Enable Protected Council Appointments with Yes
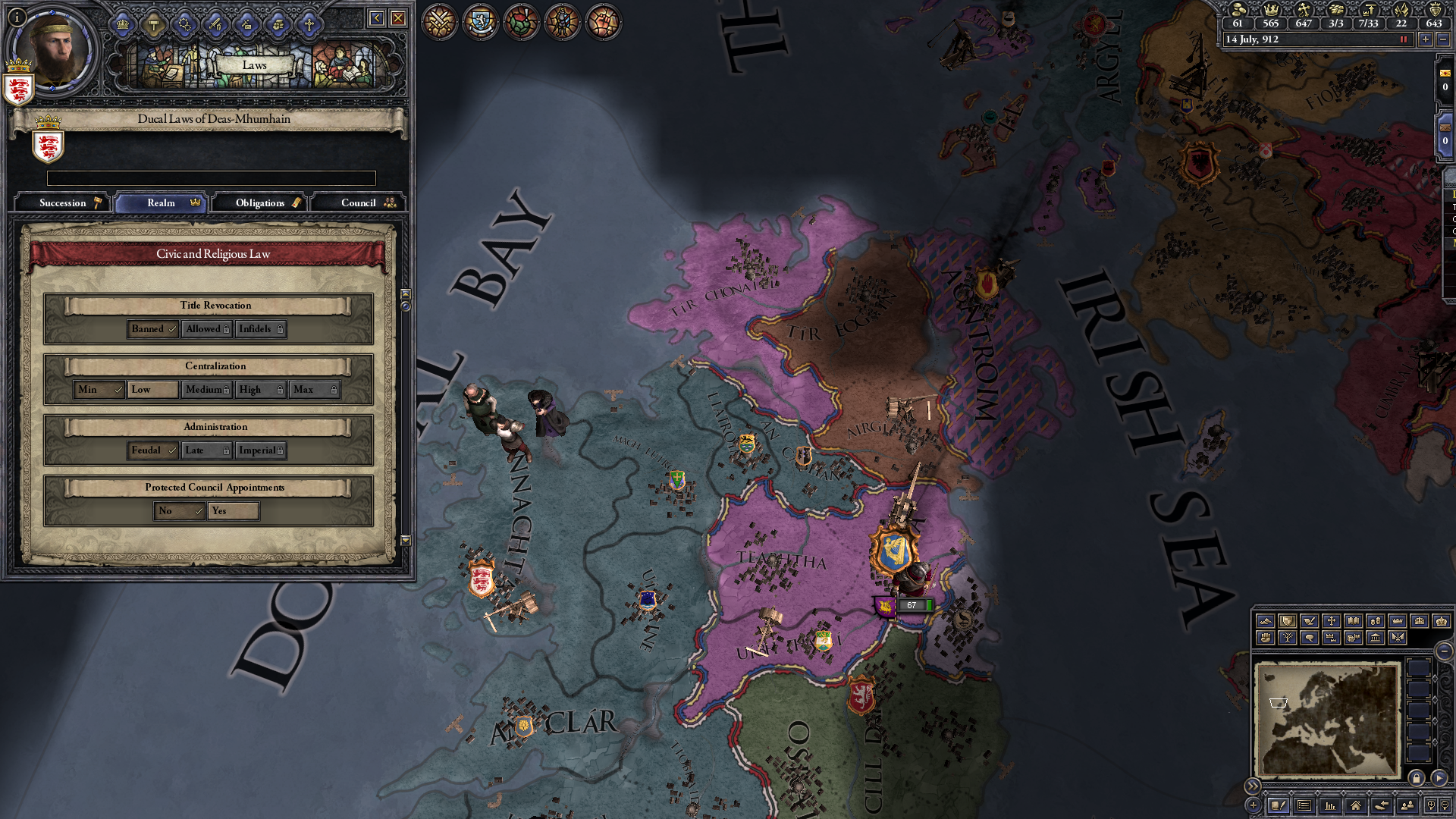Image resolution: width=1456 pixels, height=819 pixels. pos(233,511)
